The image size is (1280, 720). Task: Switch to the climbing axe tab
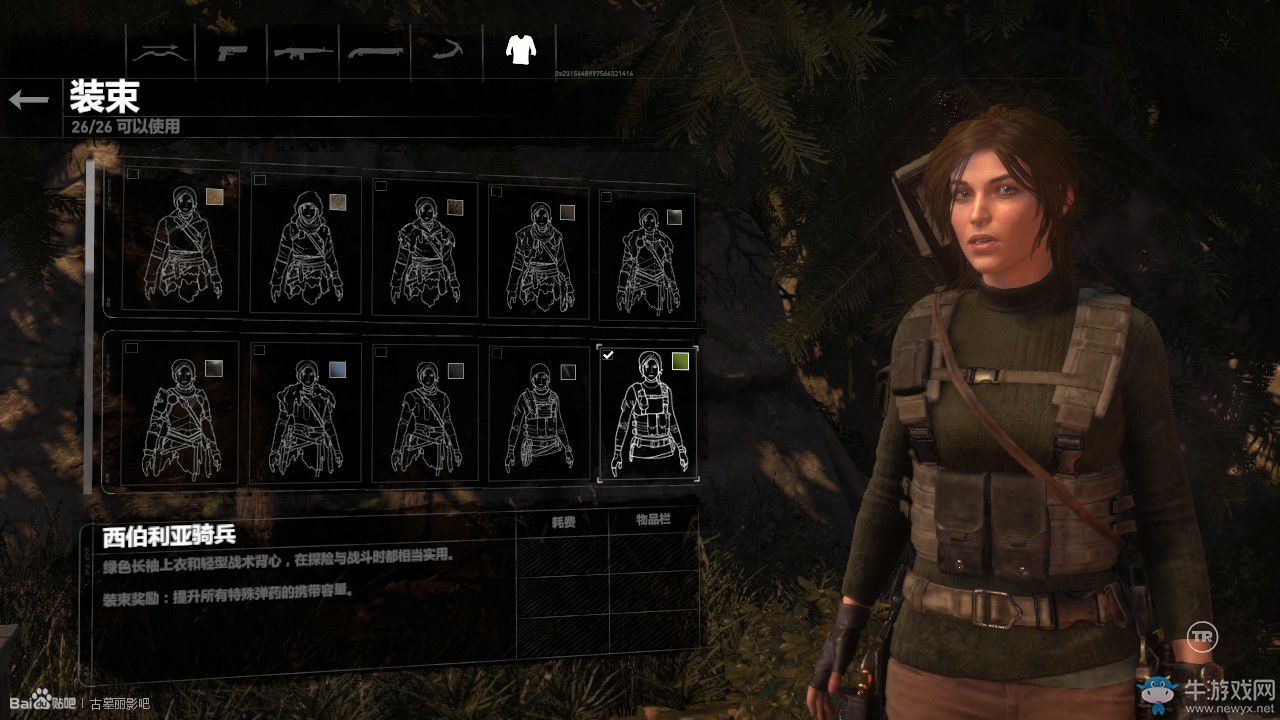[x=447, y=50]
